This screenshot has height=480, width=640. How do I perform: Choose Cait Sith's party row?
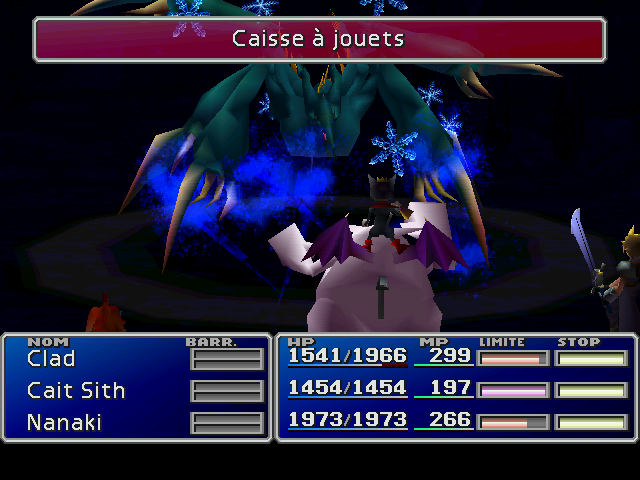[76, 391]
